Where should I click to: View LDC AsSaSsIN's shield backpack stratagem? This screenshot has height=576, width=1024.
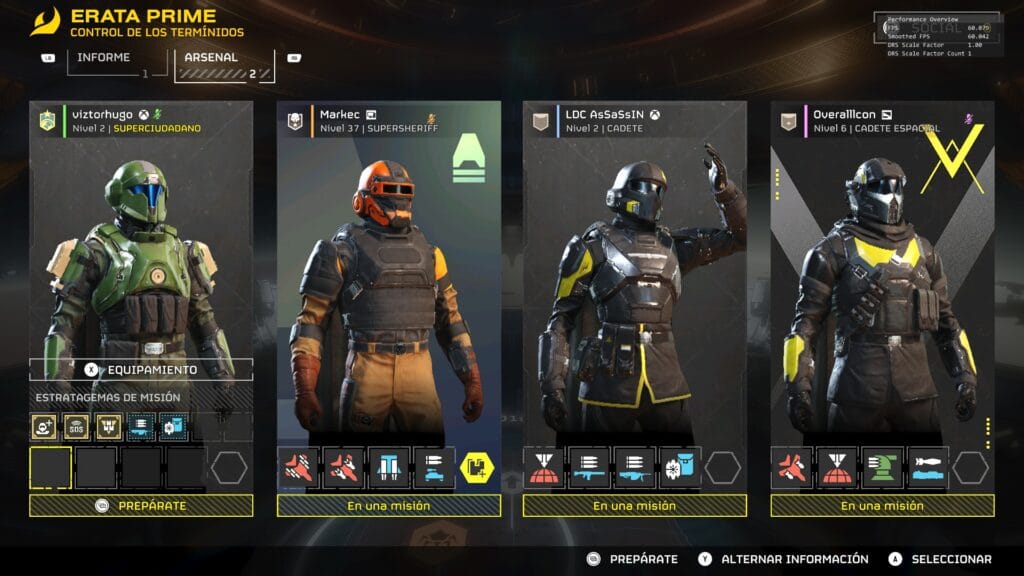tap(680, 467)
